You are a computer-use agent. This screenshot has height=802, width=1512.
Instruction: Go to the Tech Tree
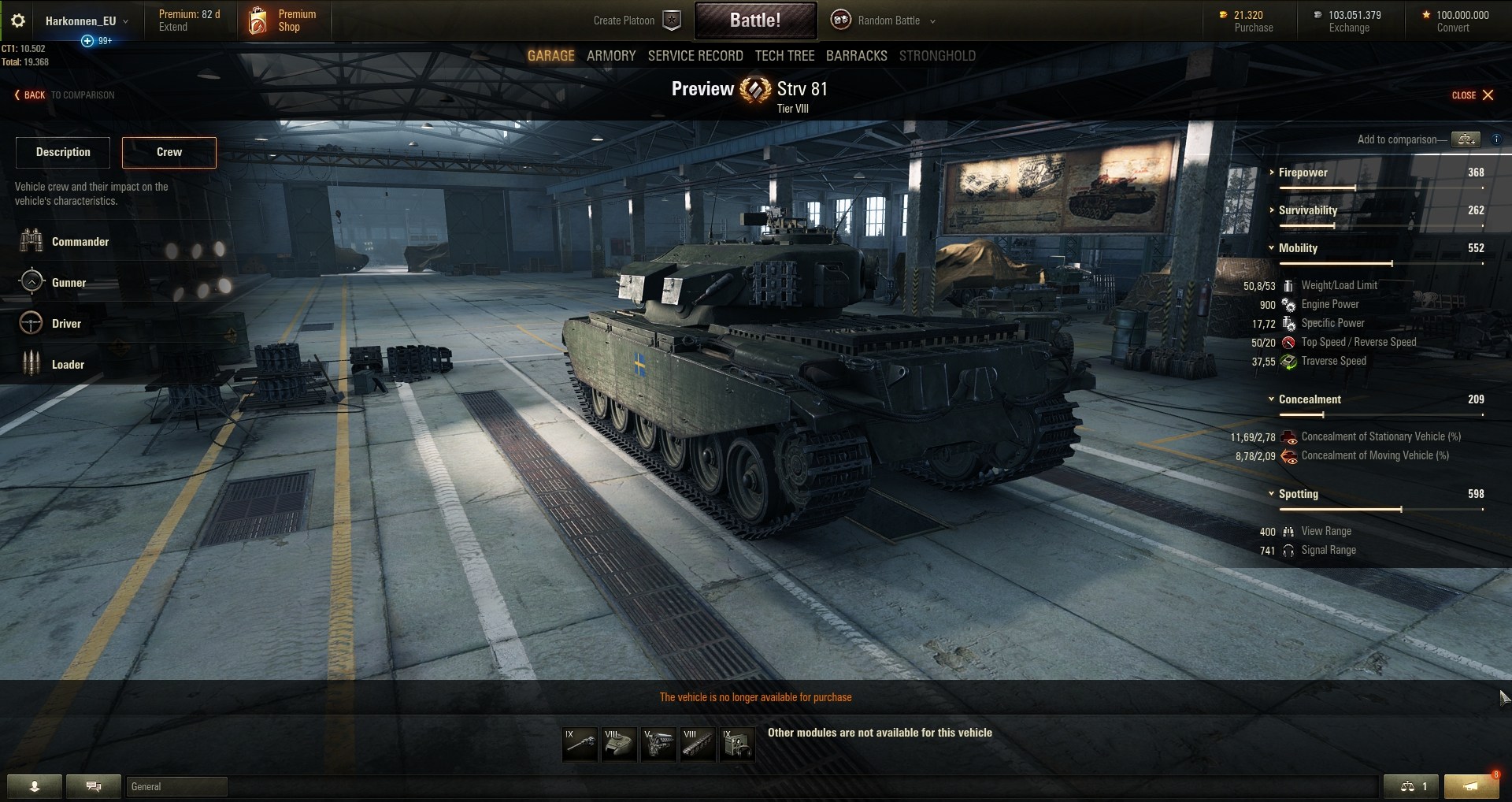[784, 56]
